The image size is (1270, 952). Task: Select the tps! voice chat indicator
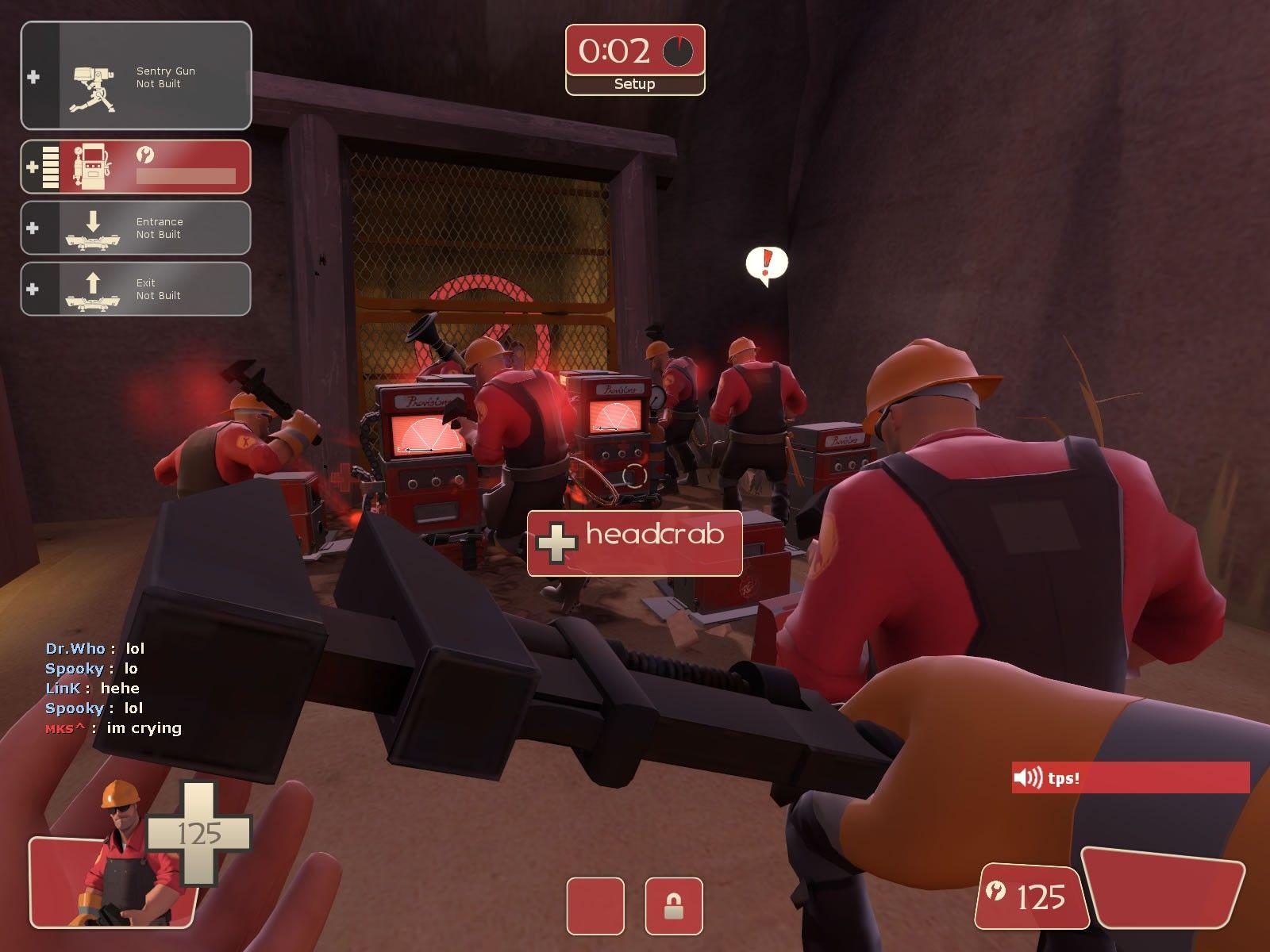pos(1130,777)
